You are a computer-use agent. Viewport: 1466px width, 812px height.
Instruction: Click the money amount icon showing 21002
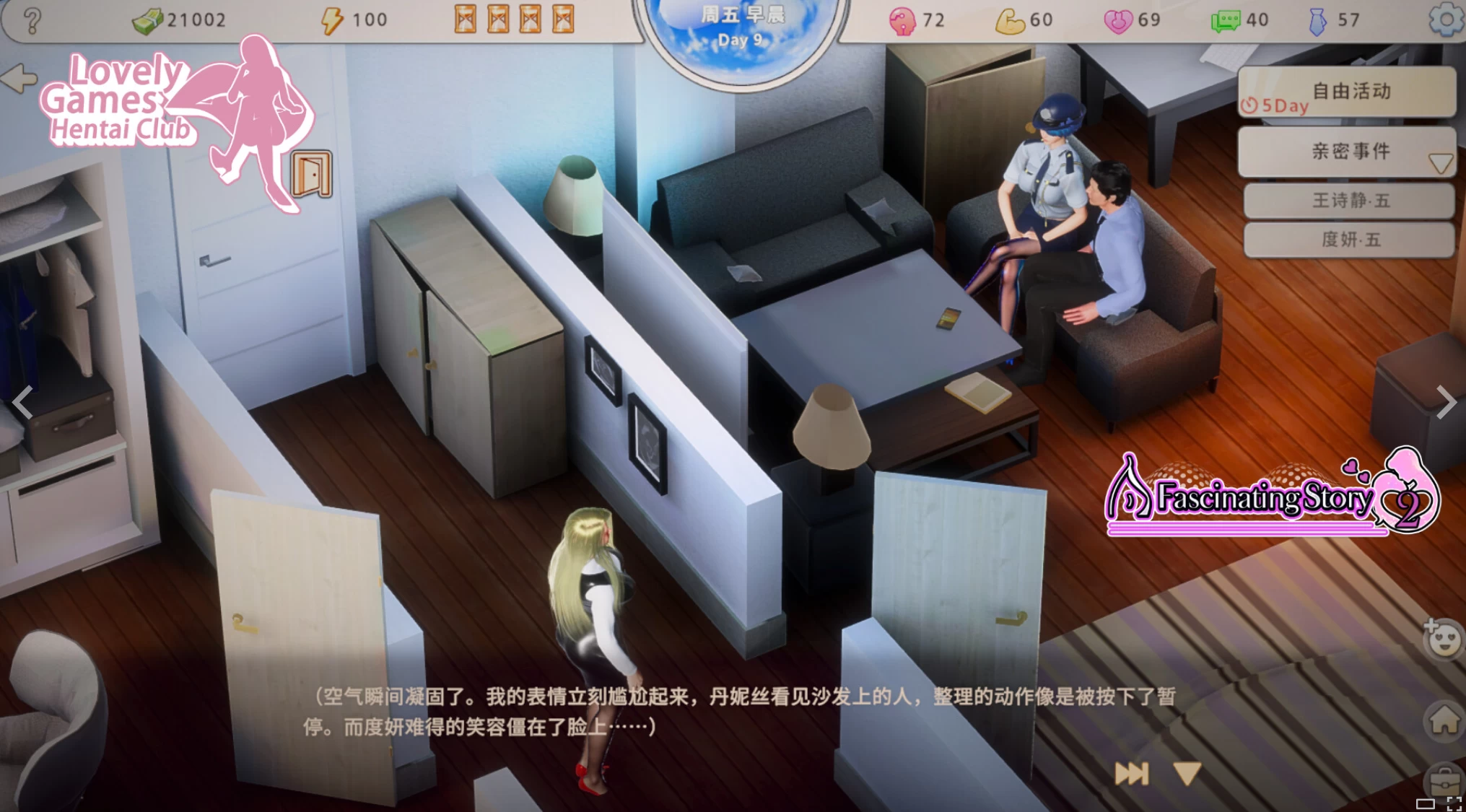coord(148,19)
